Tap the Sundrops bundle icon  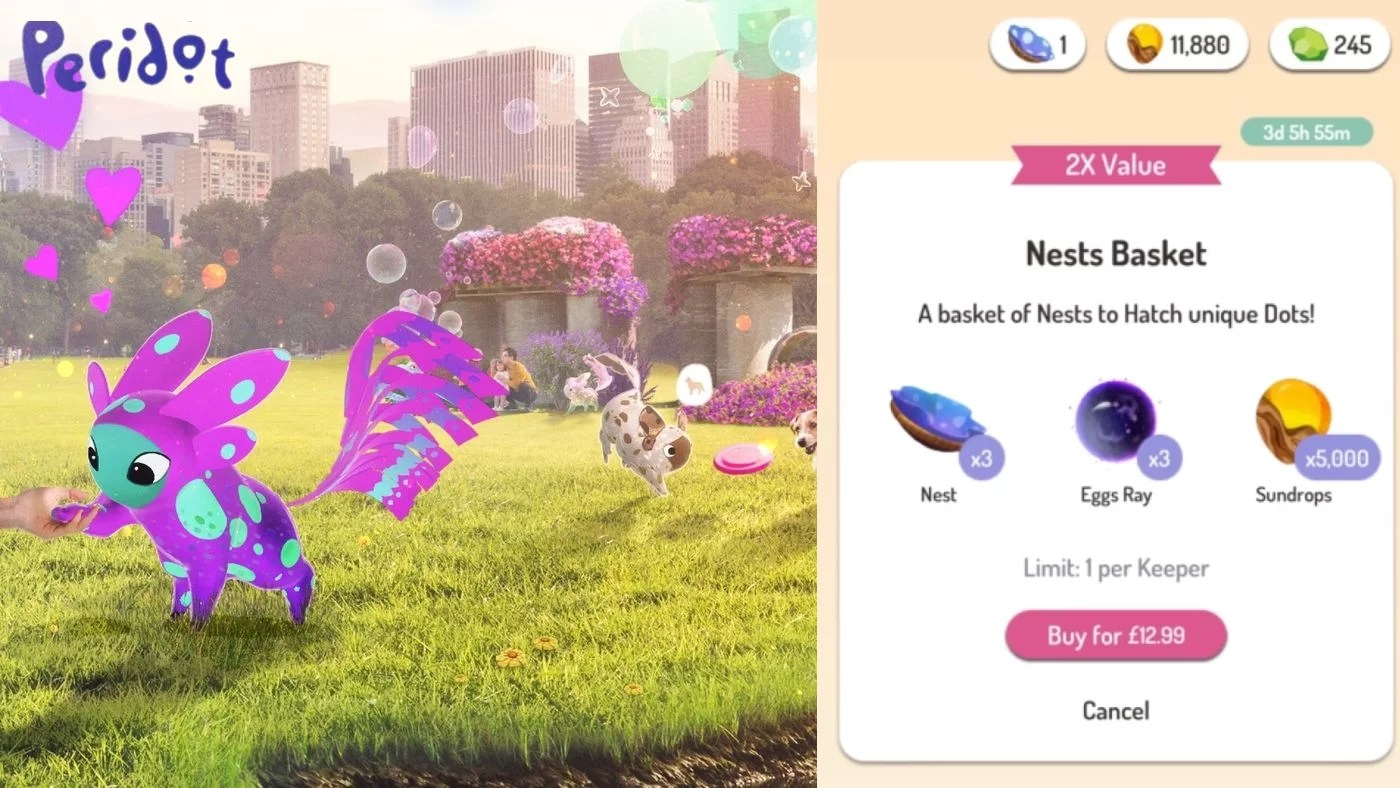point(1293,415)
